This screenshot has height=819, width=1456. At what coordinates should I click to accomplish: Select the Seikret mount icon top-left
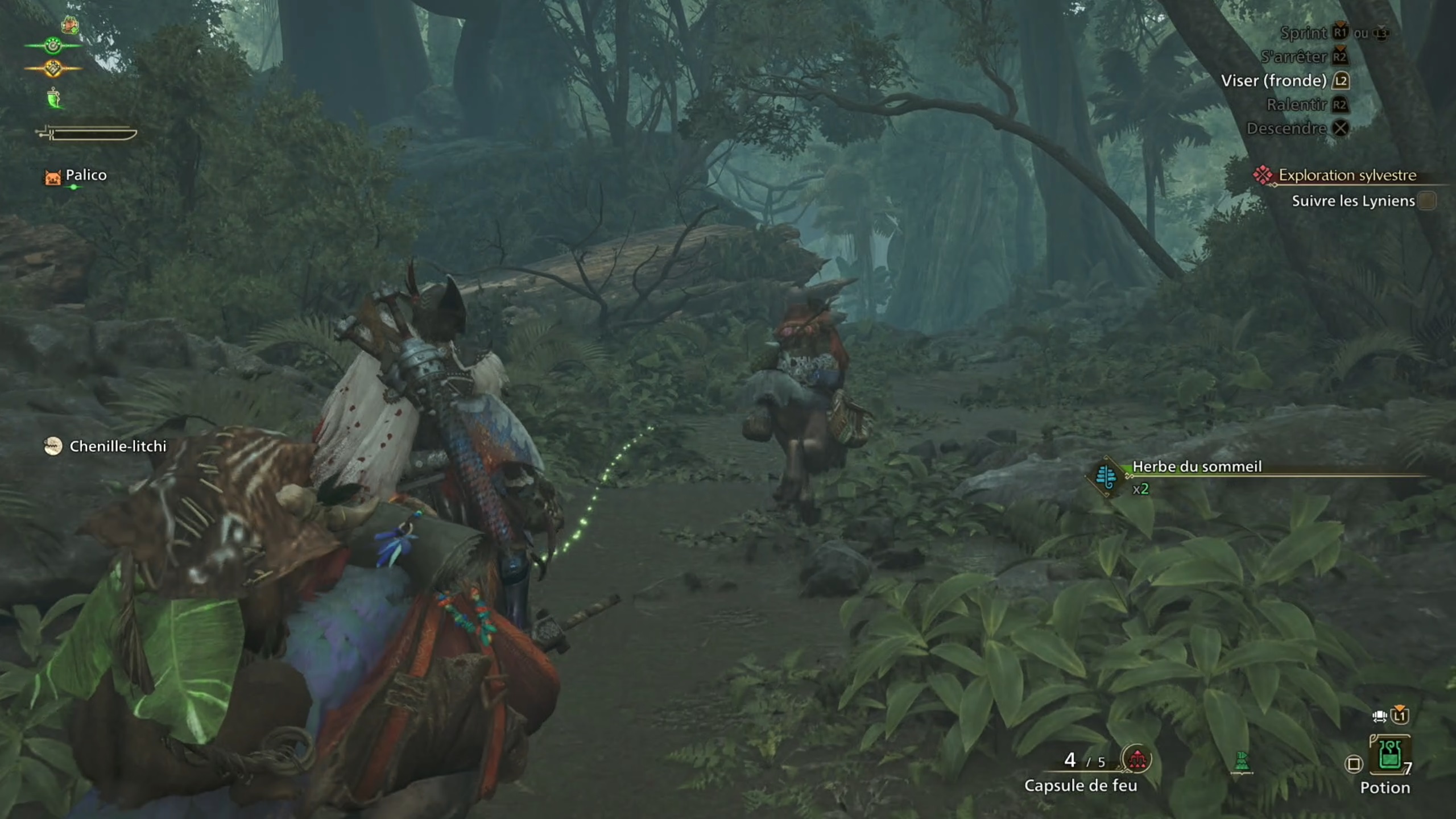click(x=70, y=26)
